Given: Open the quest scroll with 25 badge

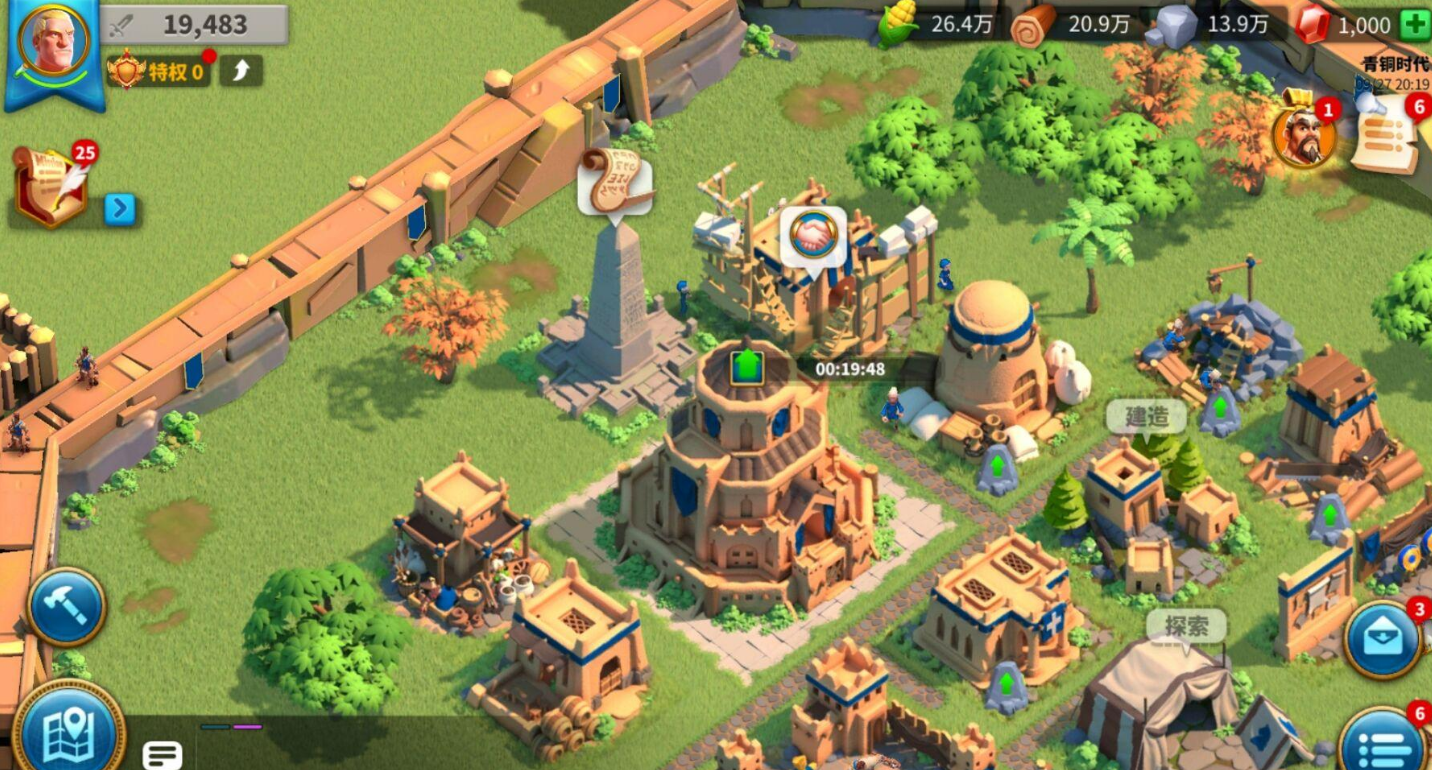Looking at the screenshot, I should coord(50,185).
